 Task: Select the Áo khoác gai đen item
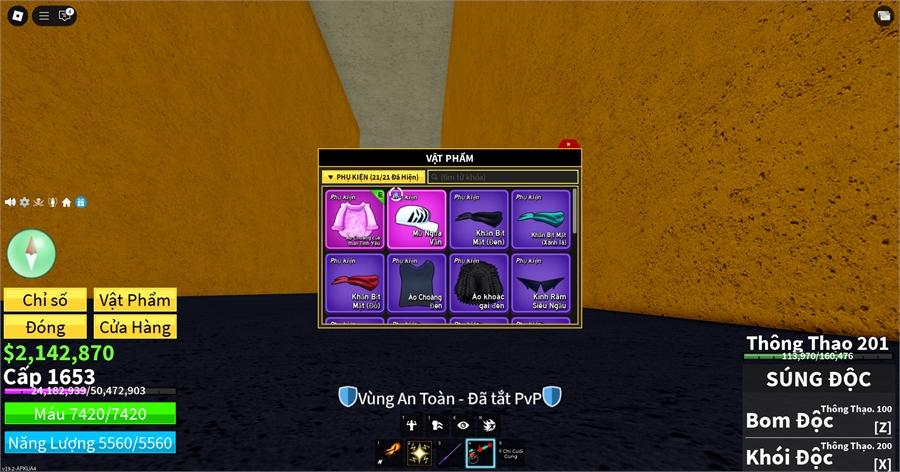[x=478, y=283]
